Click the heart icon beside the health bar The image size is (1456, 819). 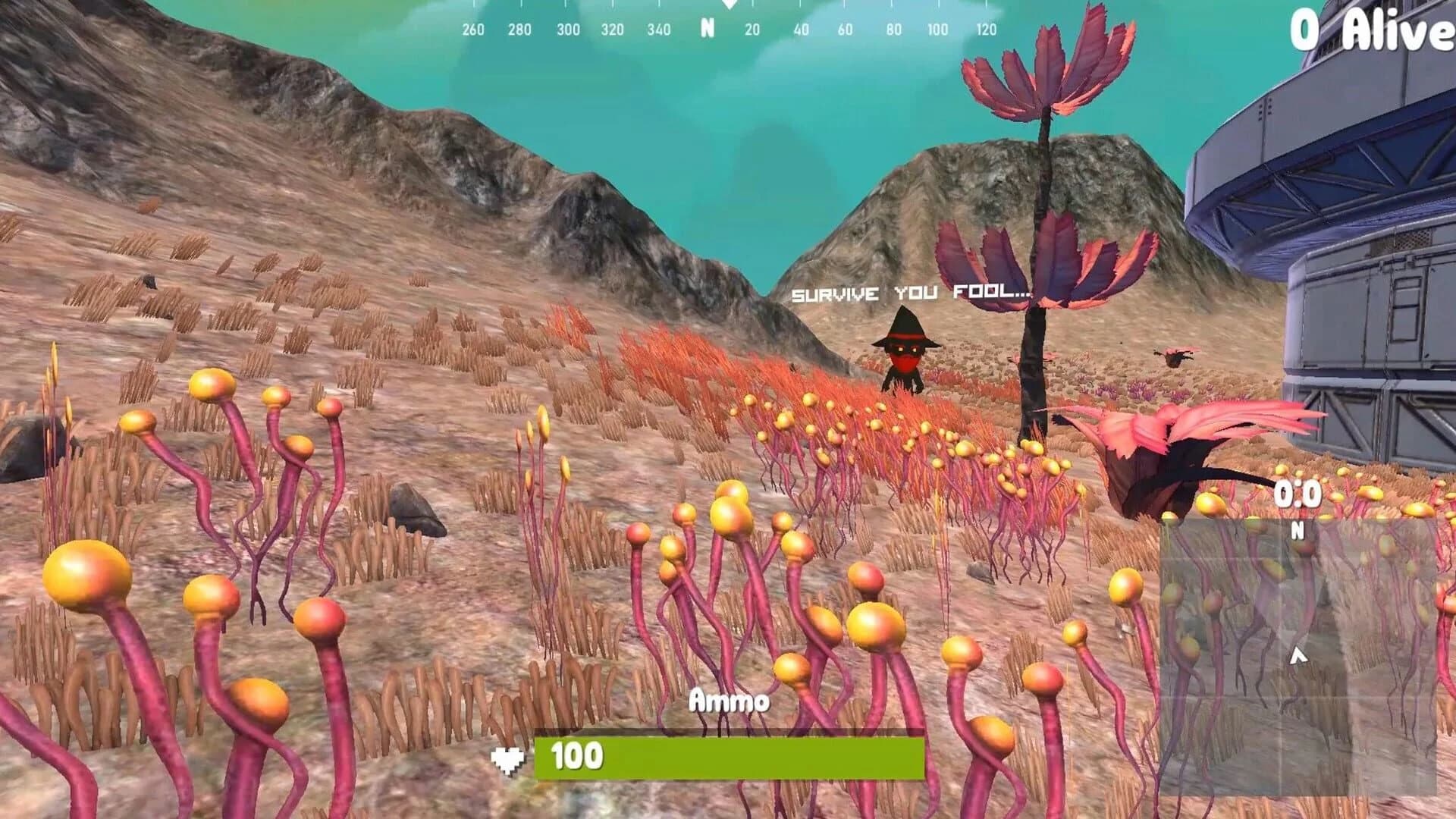pyautogui.click(x=509, y=761)
